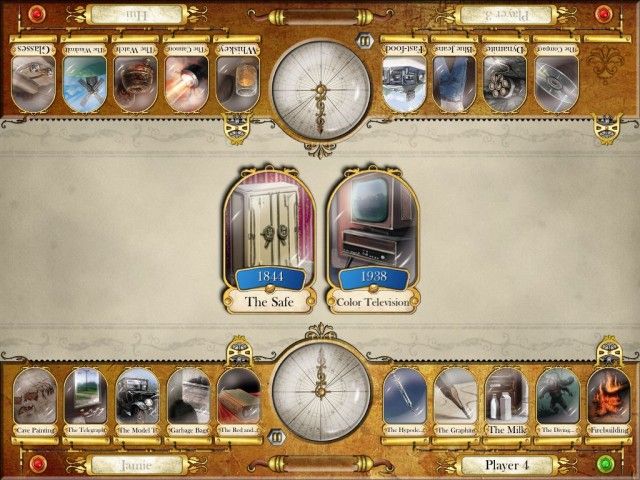Viewport: 640px width, 480px height.
Task: Choose the Model T card
Action: click(136, 402)
